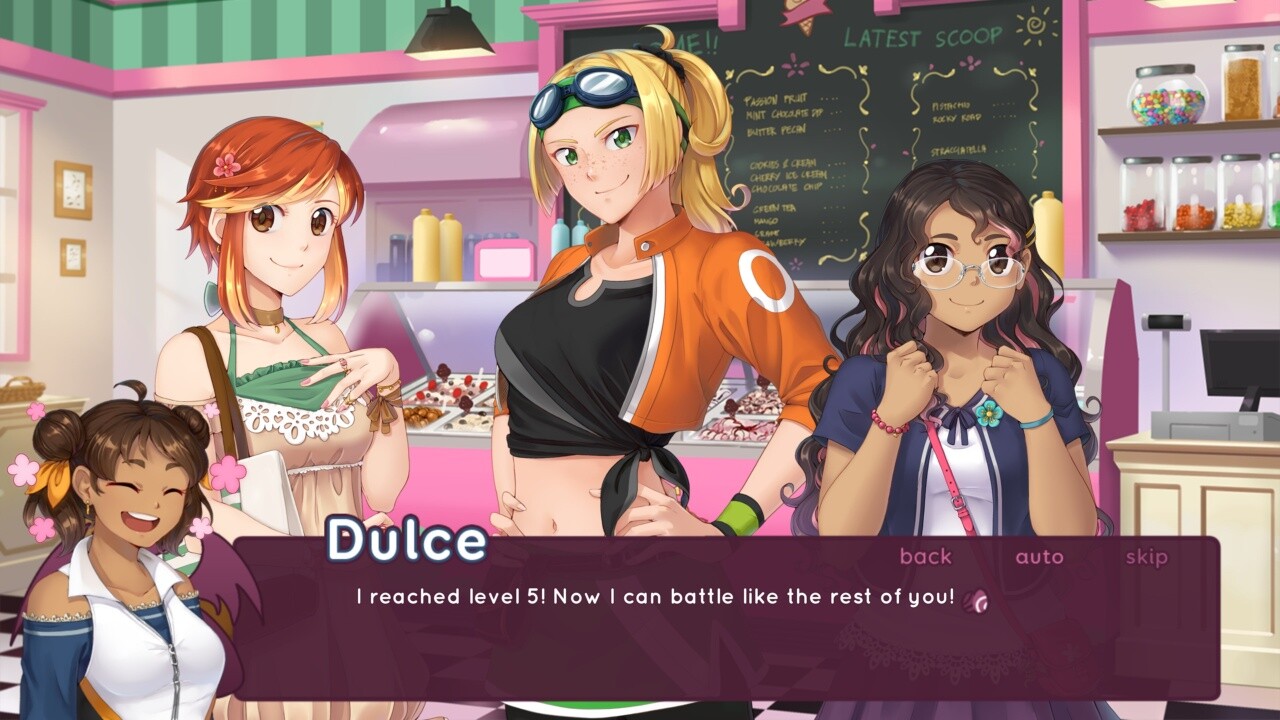1280x720 pixels.
Task: Click the LATEST SCOOP header on the chalkboard
Action: [x=922, y=37]
